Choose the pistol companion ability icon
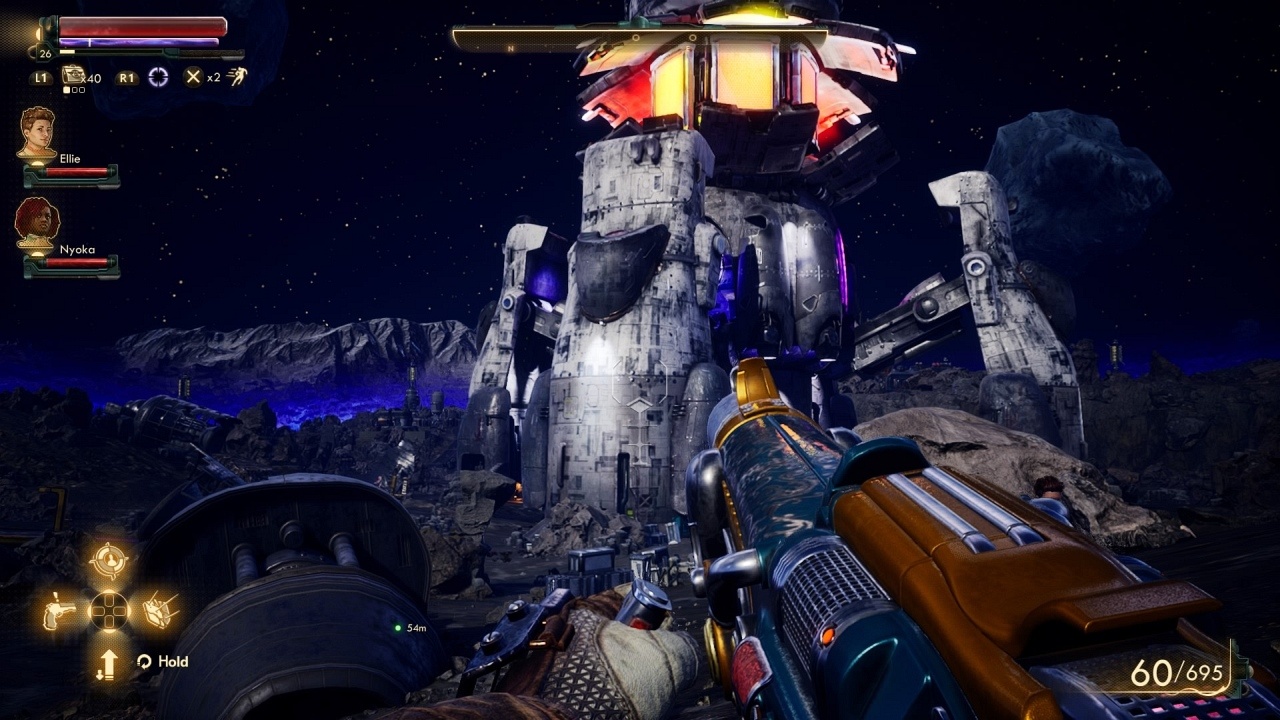Viewport: 1280px width, 720px height. pyautogui.click(x=59, y=610)
